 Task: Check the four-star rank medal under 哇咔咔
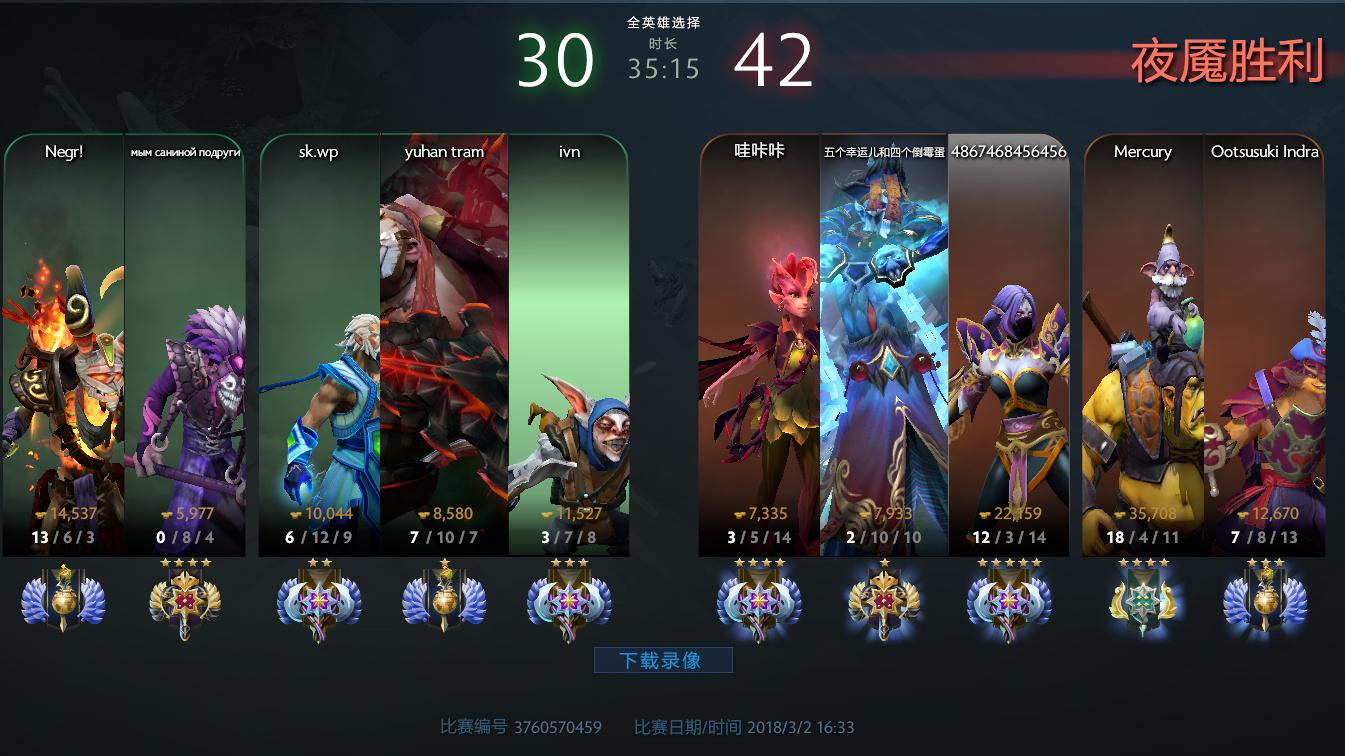click(758, 600)
